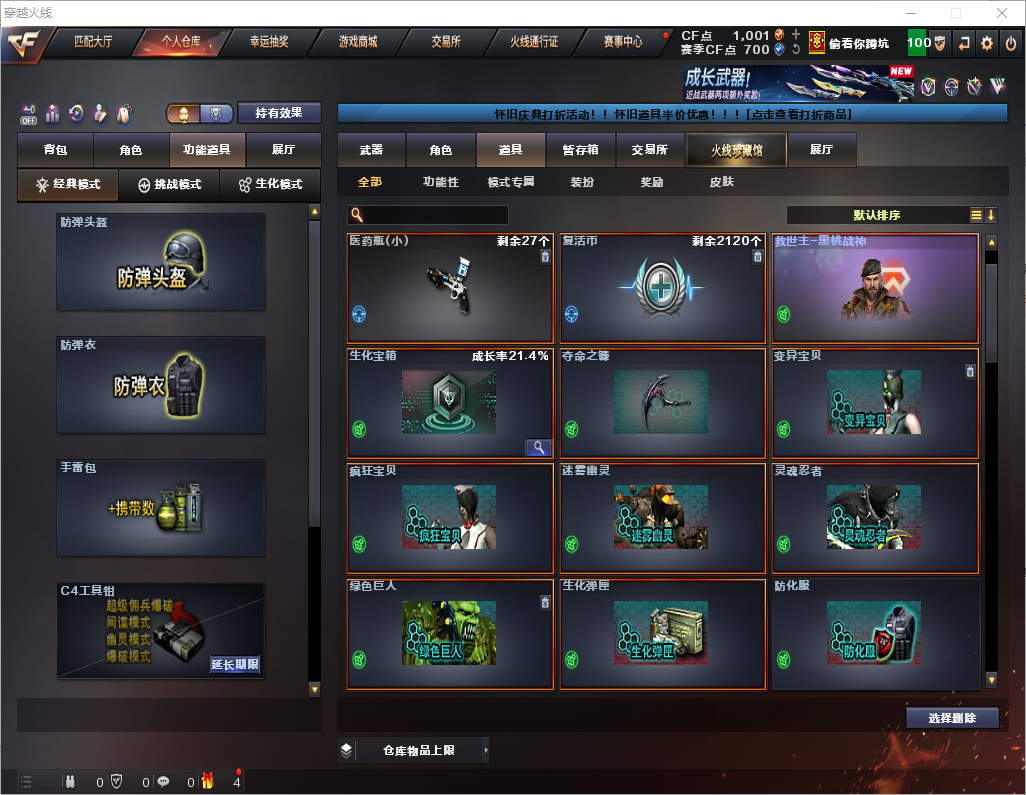Filter items by 功能性 category
Screen dimensions: 1026x795
click(x=440, y=182)
